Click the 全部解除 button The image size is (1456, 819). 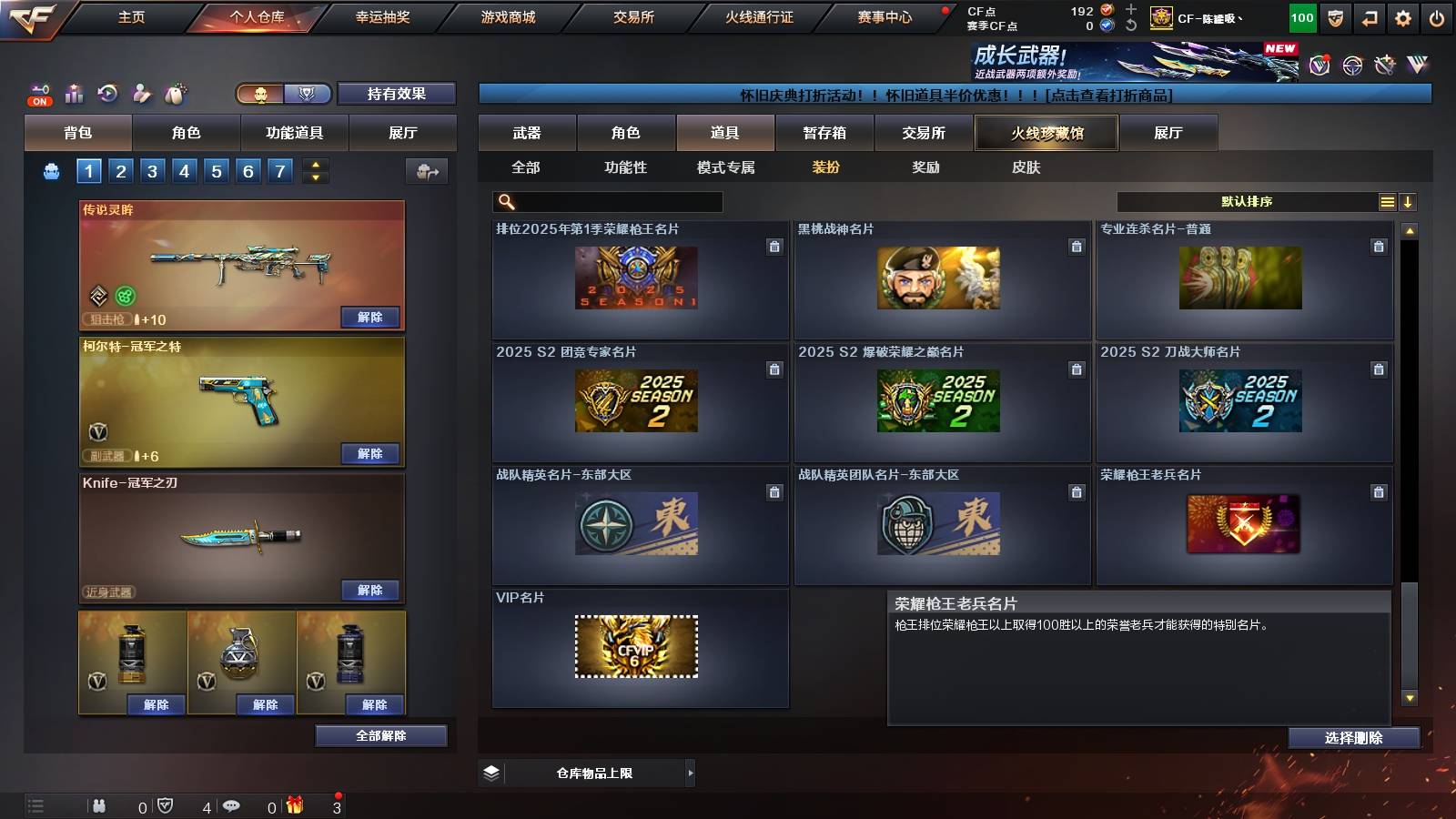[379, 735]
